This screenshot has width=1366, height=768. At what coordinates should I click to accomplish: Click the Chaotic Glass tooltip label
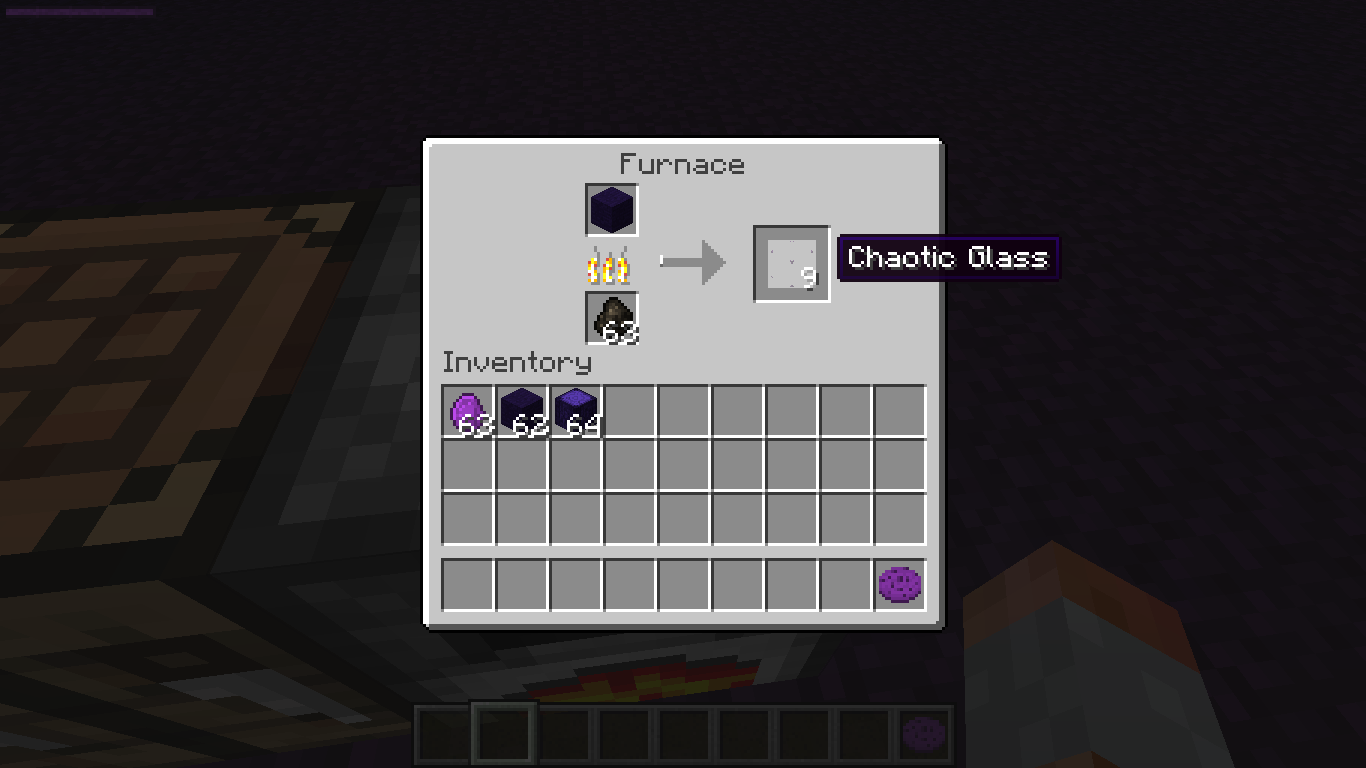(947, 258)
